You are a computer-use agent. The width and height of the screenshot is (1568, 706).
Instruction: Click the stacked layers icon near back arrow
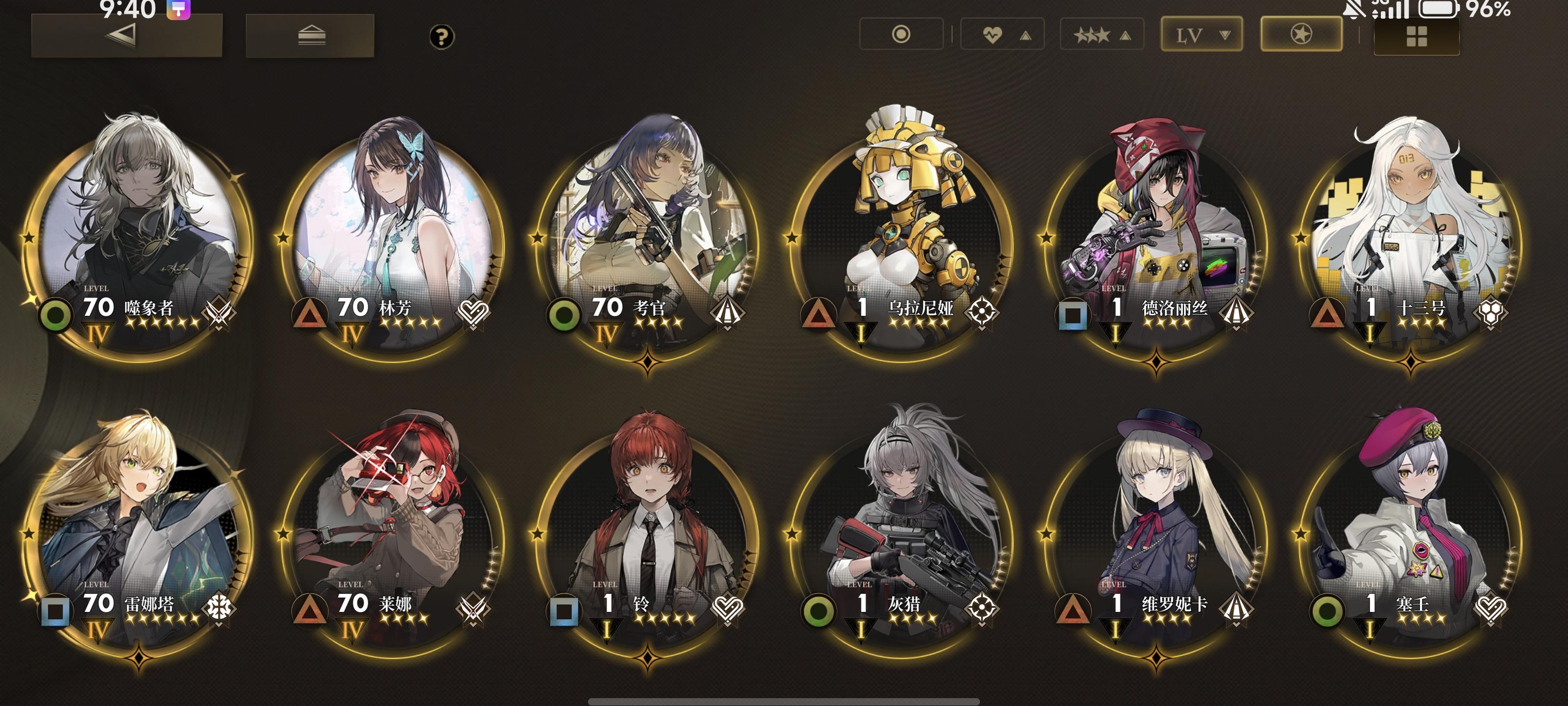(x=310, y=35)
